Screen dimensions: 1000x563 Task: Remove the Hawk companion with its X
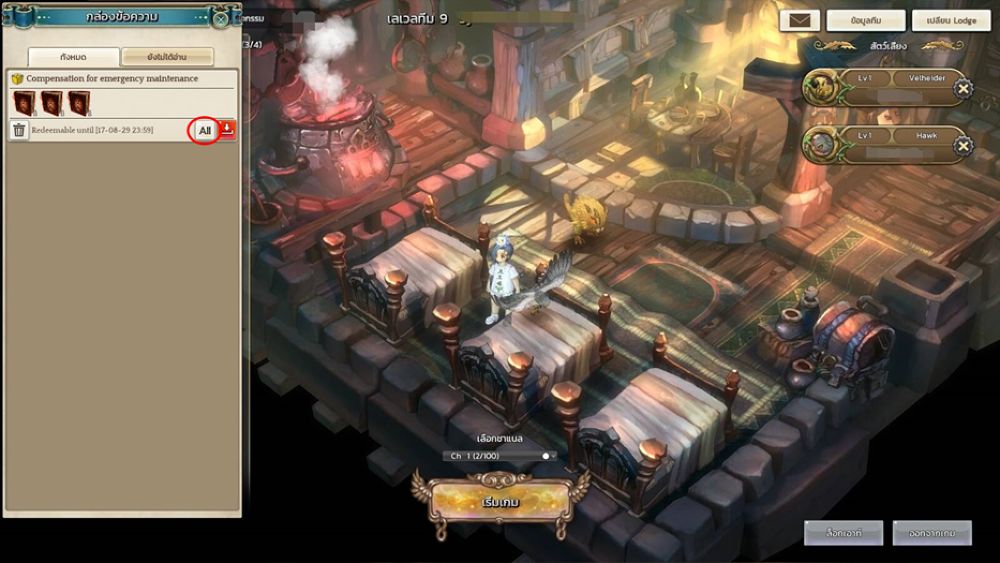[x=962, y=146]
